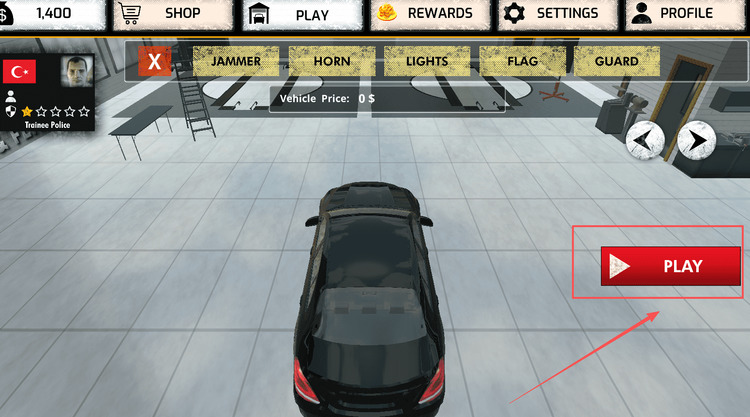The image size is (750, 417).
Task: Click the officer portrait thumbnail
Action: click(x=75, y=72)
